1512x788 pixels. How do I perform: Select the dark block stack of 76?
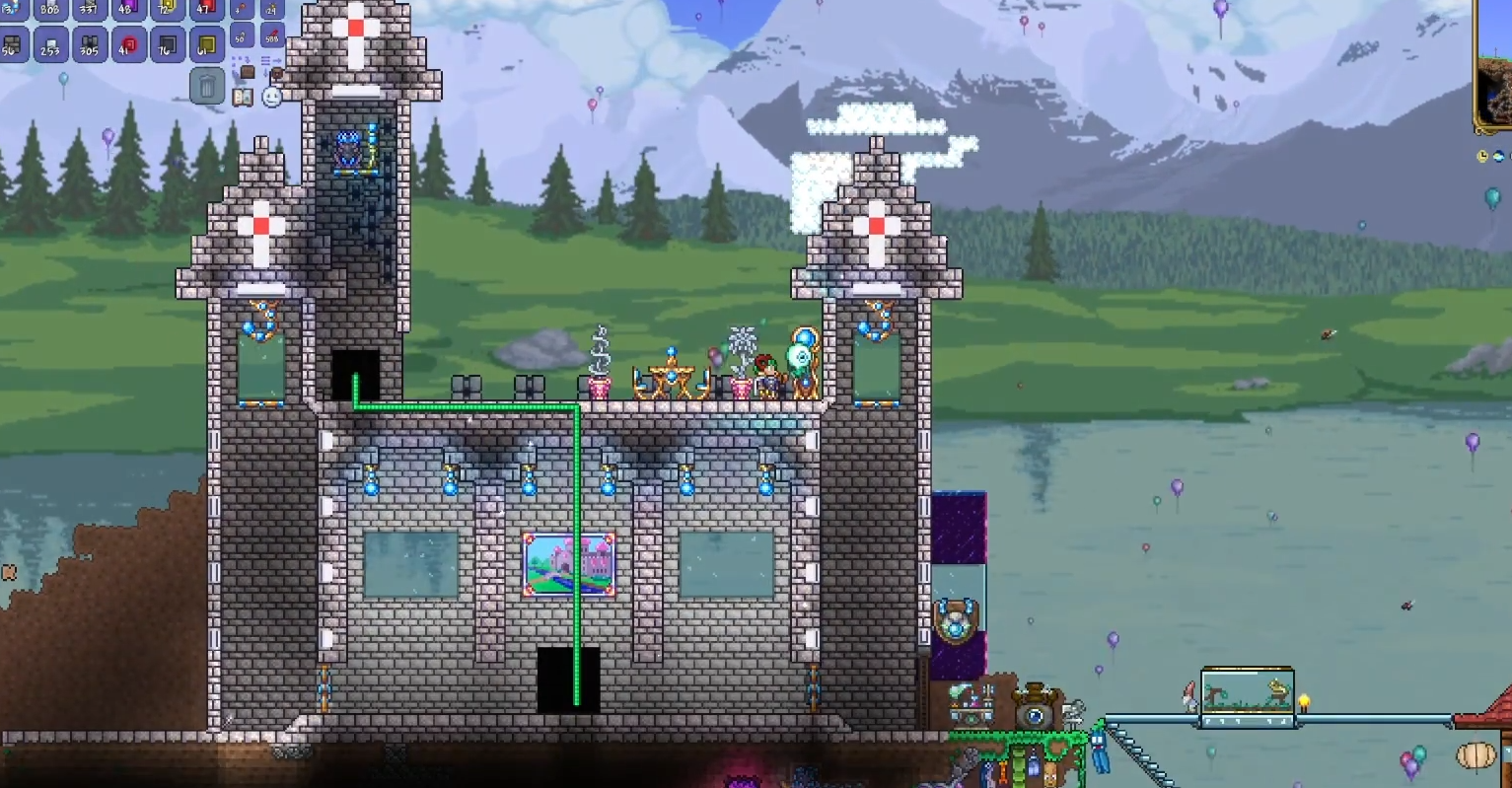(167, 44)
